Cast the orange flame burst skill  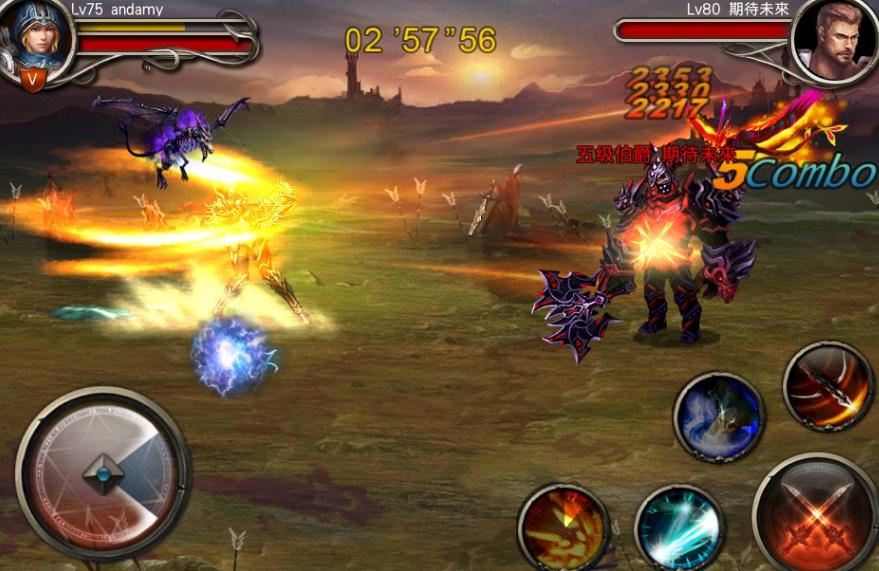tap(564, 527)
